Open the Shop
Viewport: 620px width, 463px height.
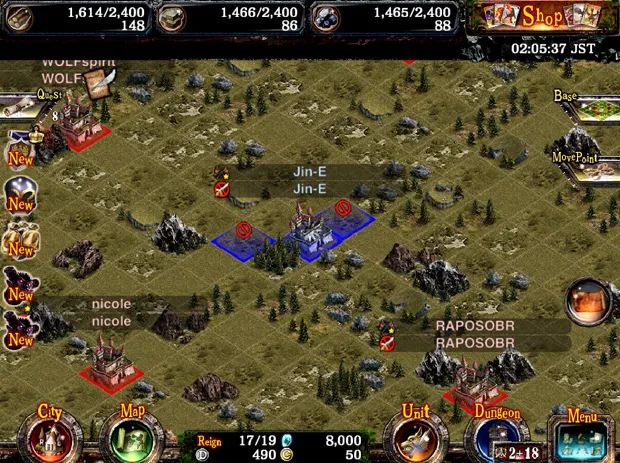pos(541,17)
